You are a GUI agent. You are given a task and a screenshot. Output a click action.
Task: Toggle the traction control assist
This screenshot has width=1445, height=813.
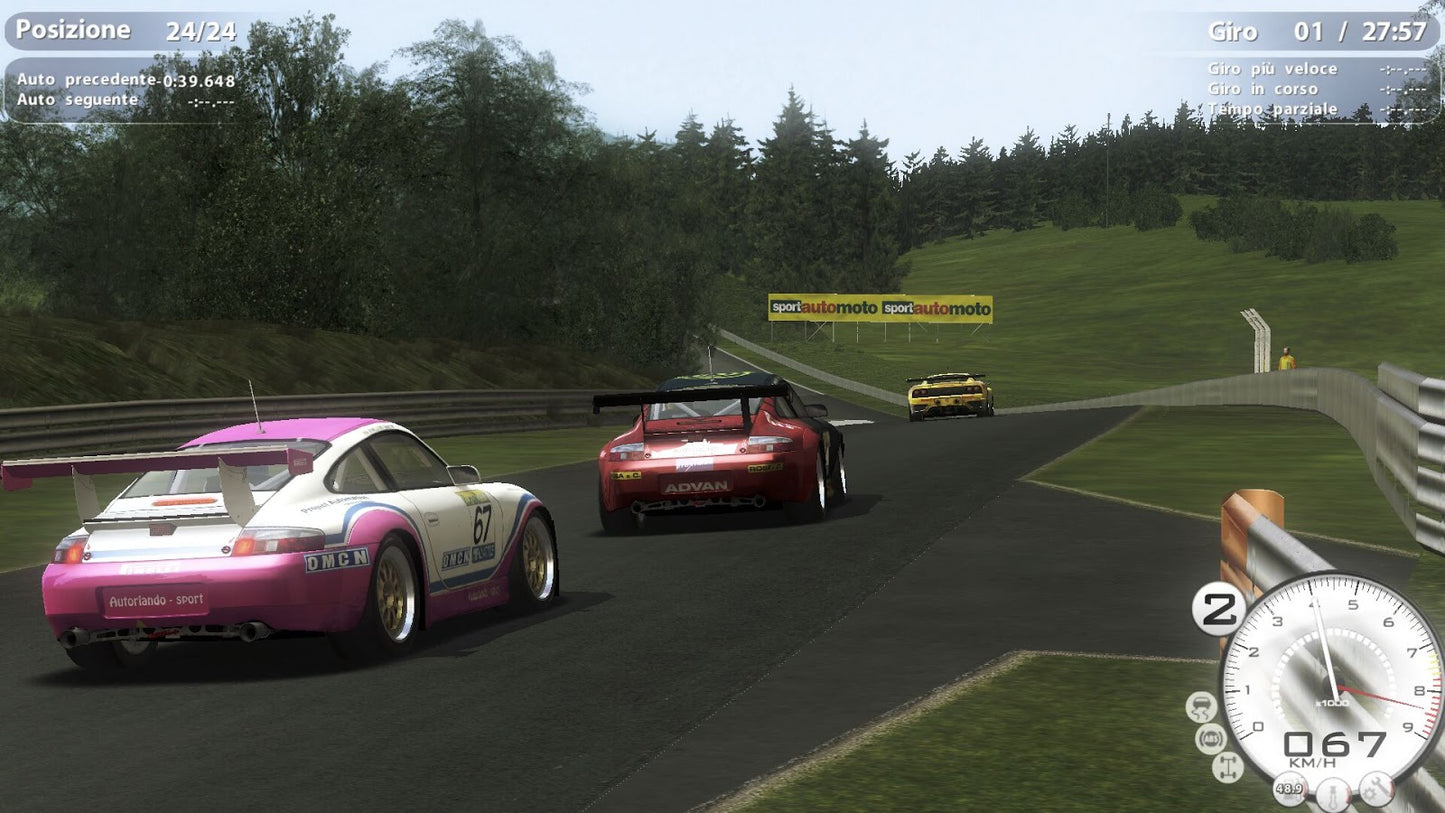(x=1202, y=706)
